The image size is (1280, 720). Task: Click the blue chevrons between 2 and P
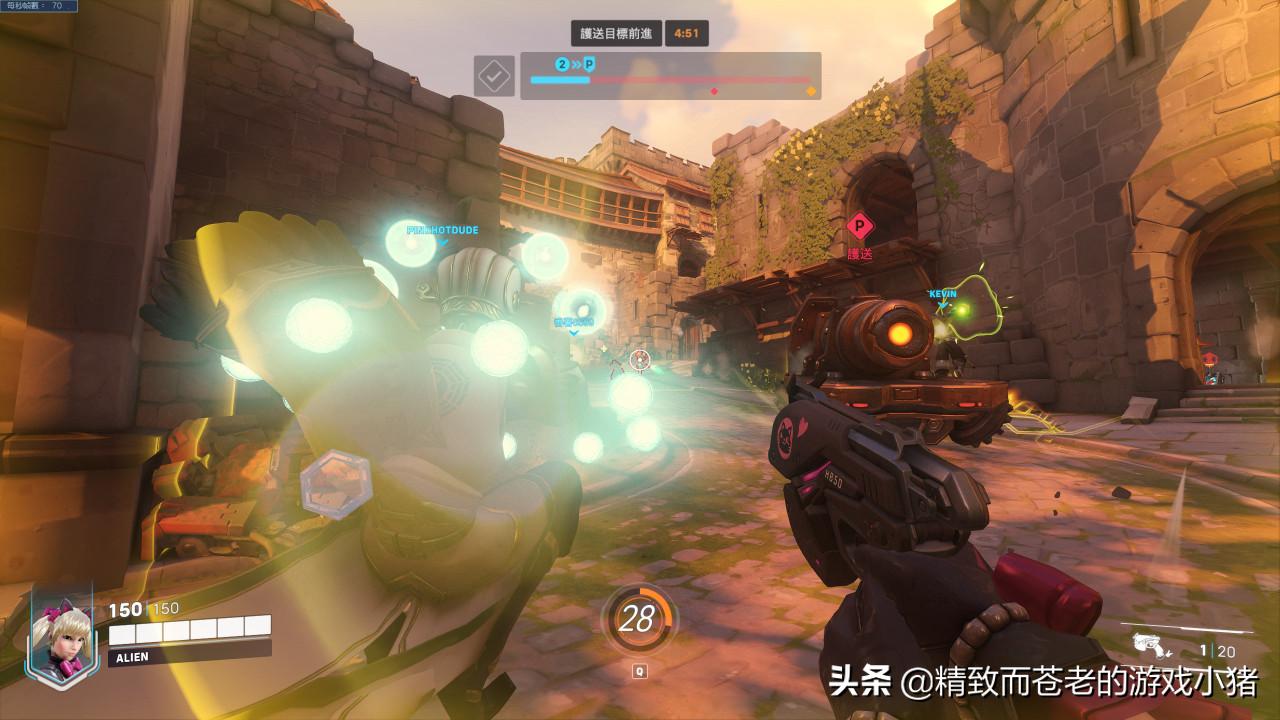pyautogui.click(x=577, y=62)
